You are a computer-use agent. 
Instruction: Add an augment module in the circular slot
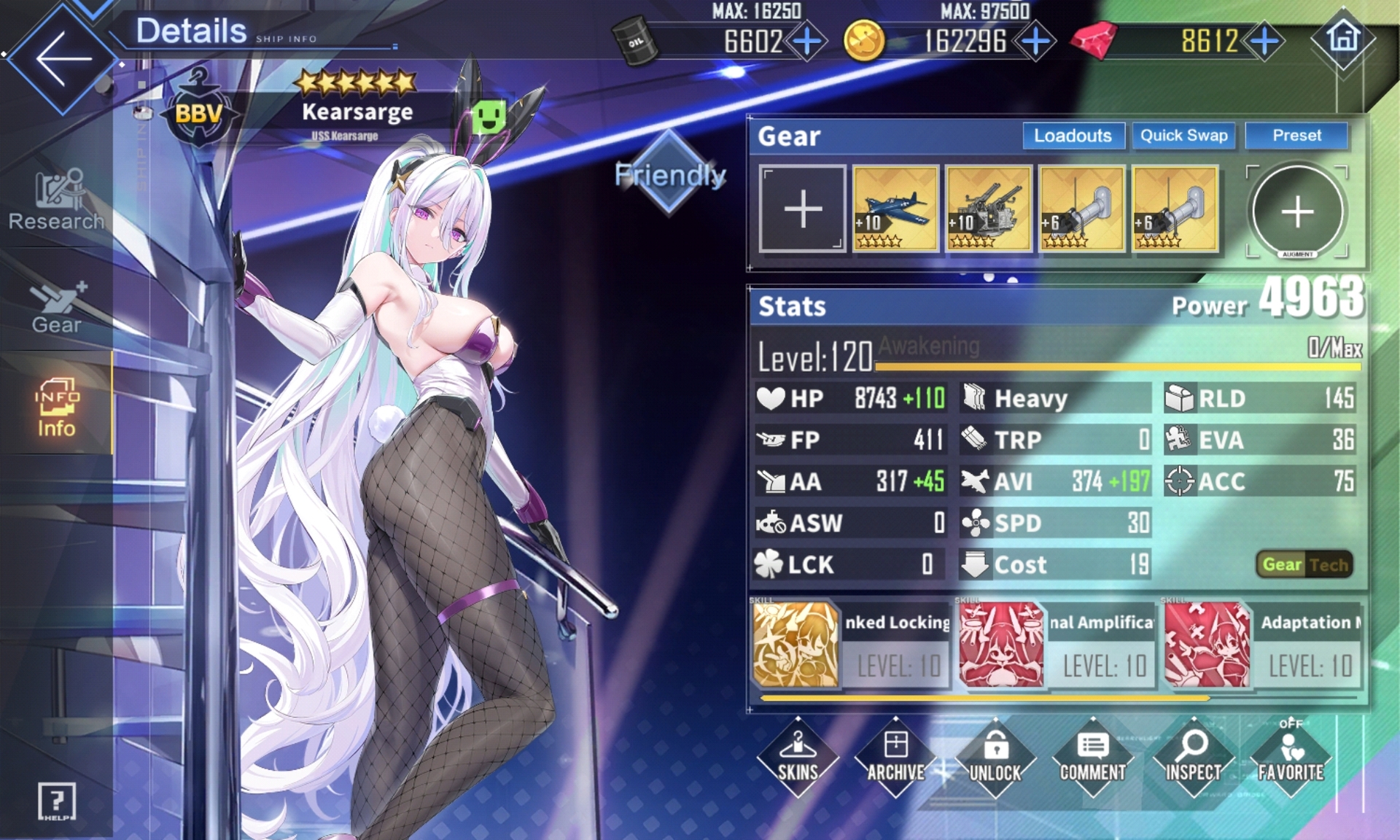coord(1297,211)
